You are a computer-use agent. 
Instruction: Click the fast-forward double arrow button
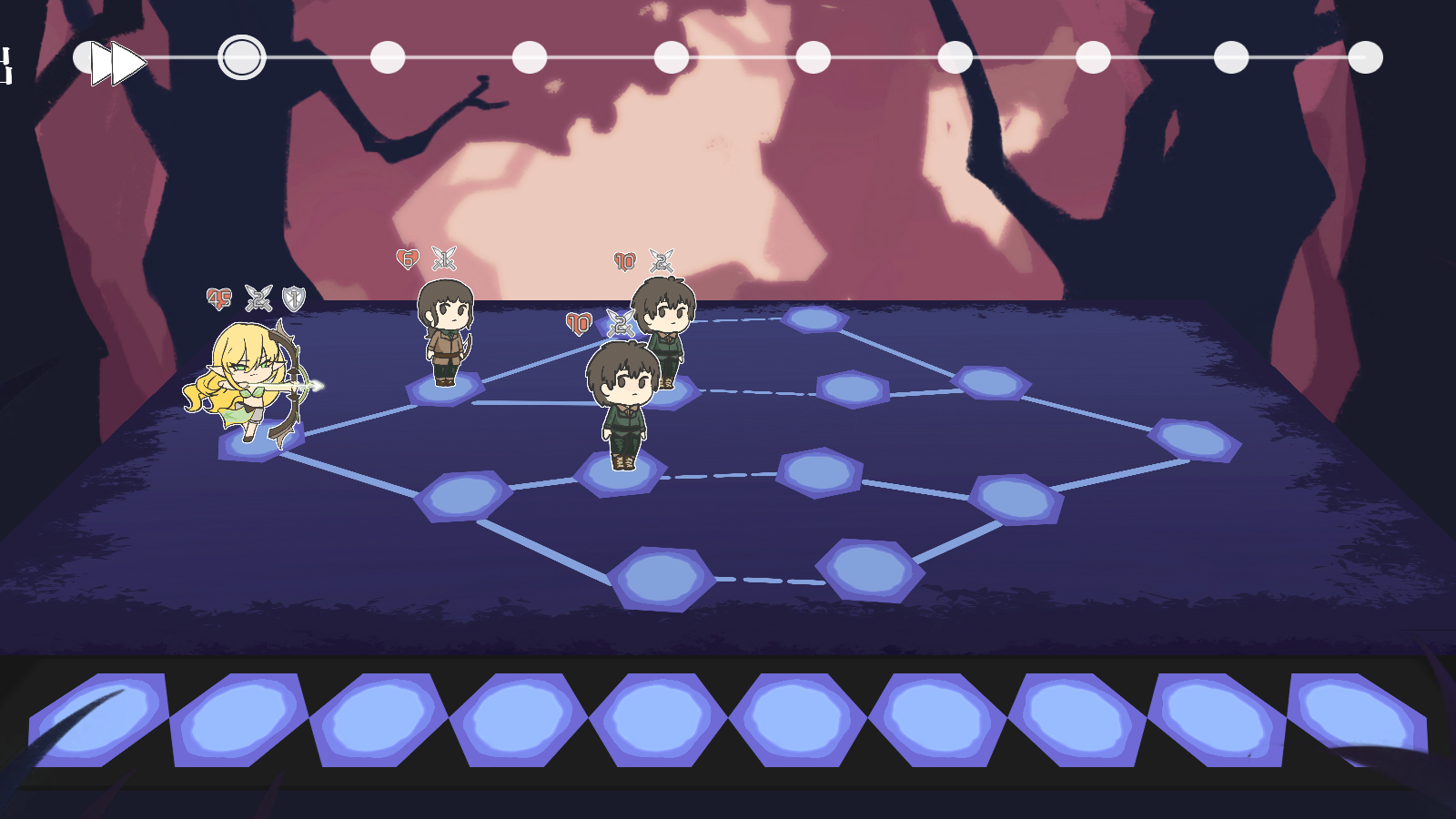click(117, 62)
